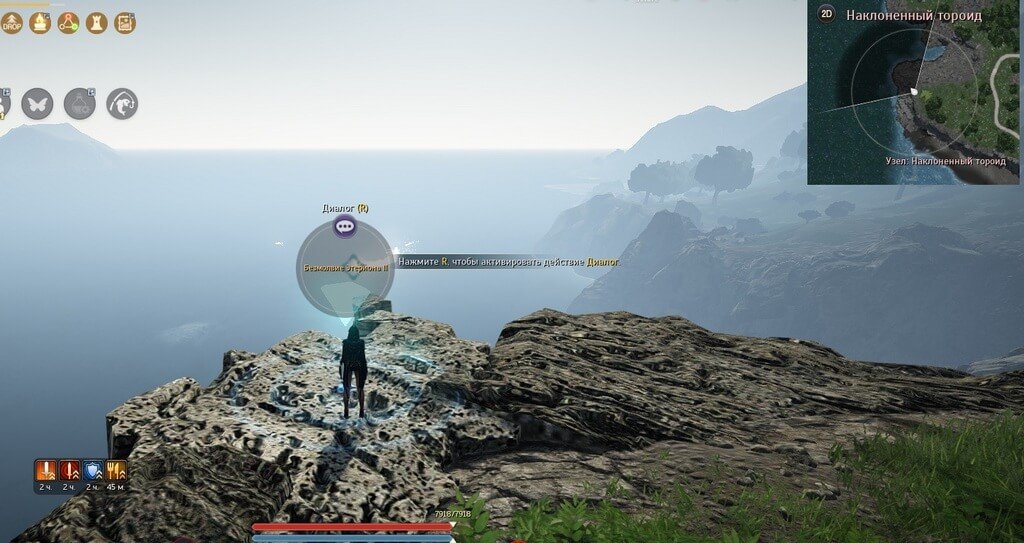This screenshot has height=543, width=1024.
Task: Inspect the blue shield buff icon
Action: click(x=93, y=470)
